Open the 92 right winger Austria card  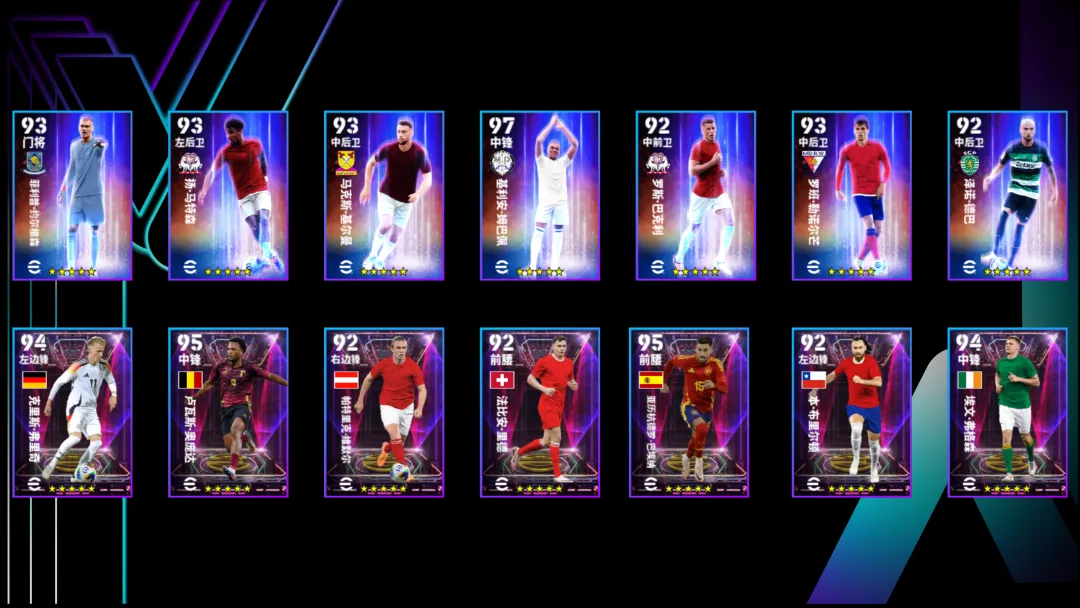(384, 412)
